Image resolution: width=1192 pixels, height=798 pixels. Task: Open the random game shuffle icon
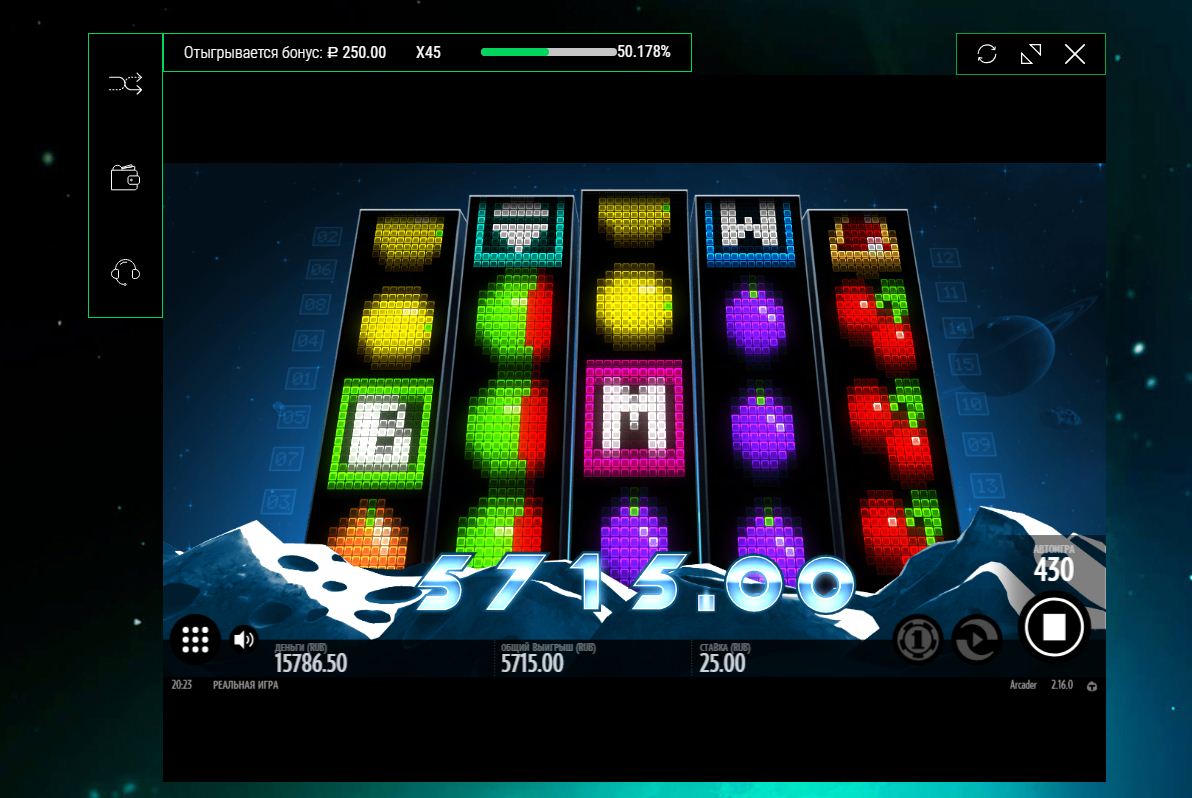[x=125, y=85]
